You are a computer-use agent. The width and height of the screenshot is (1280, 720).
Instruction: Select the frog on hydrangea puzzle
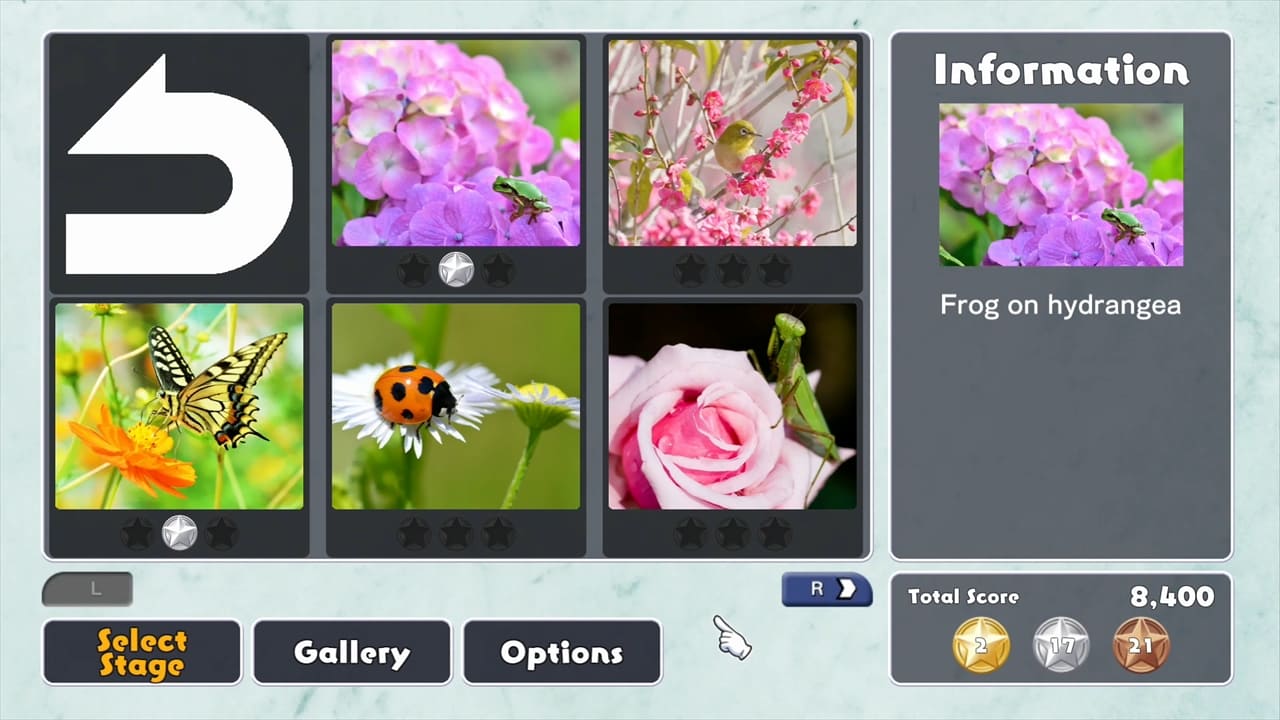click(x=457, y=143)
